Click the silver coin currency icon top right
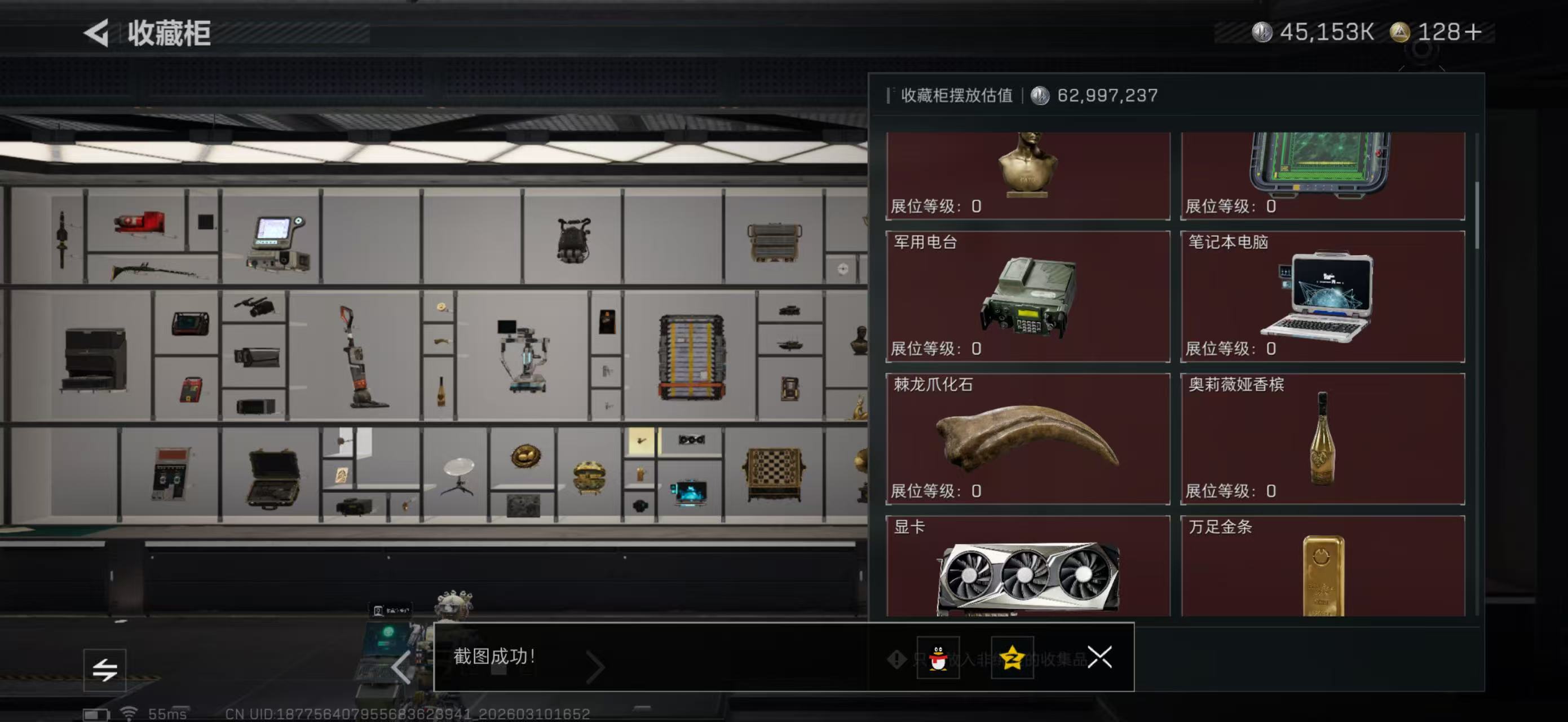The height and width of the screenshot is (722, 1568). click(x=1263, y=32)
